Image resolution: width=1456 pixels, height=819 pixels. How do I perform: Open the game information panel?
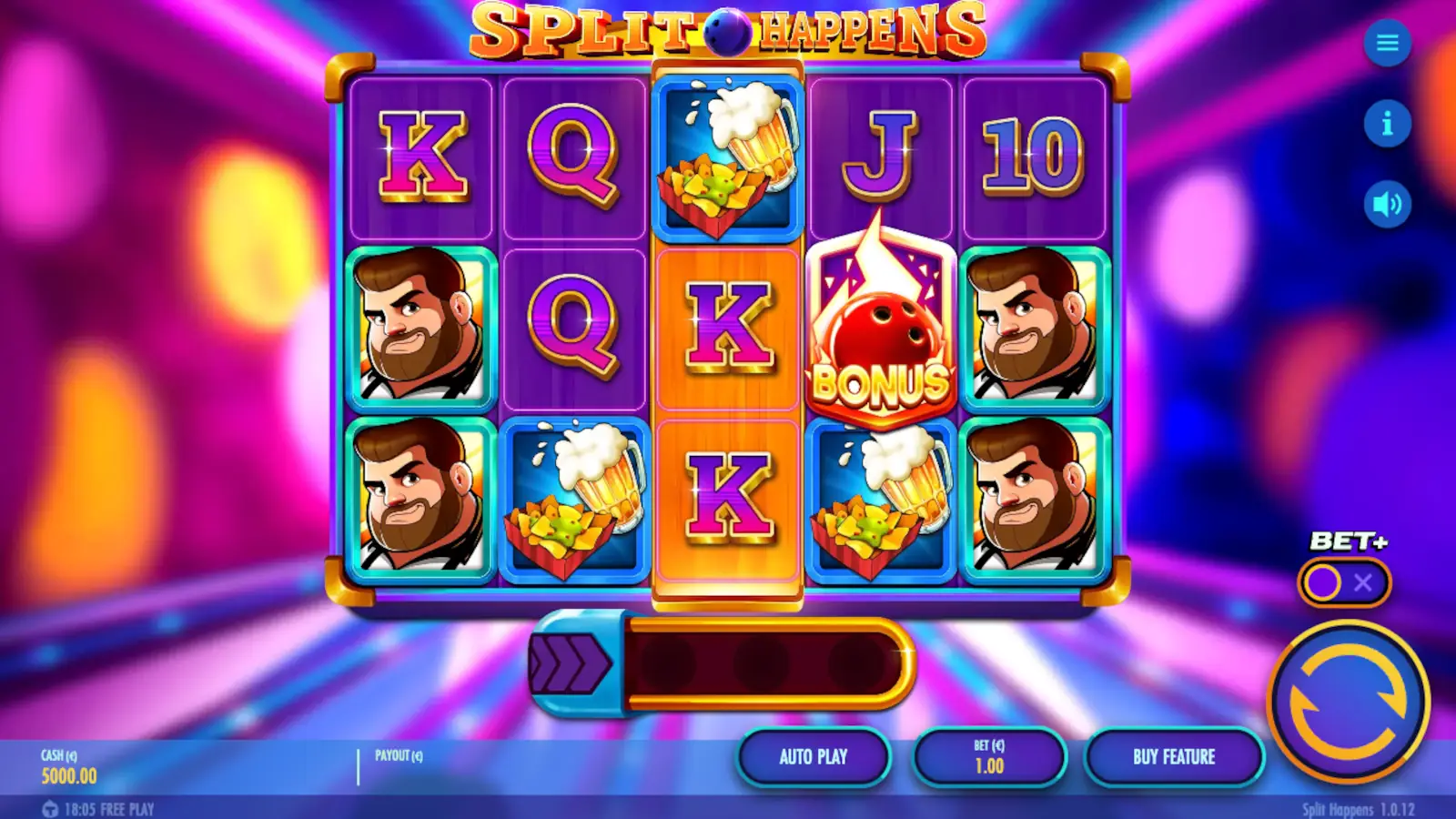(x=1387, y=125)
